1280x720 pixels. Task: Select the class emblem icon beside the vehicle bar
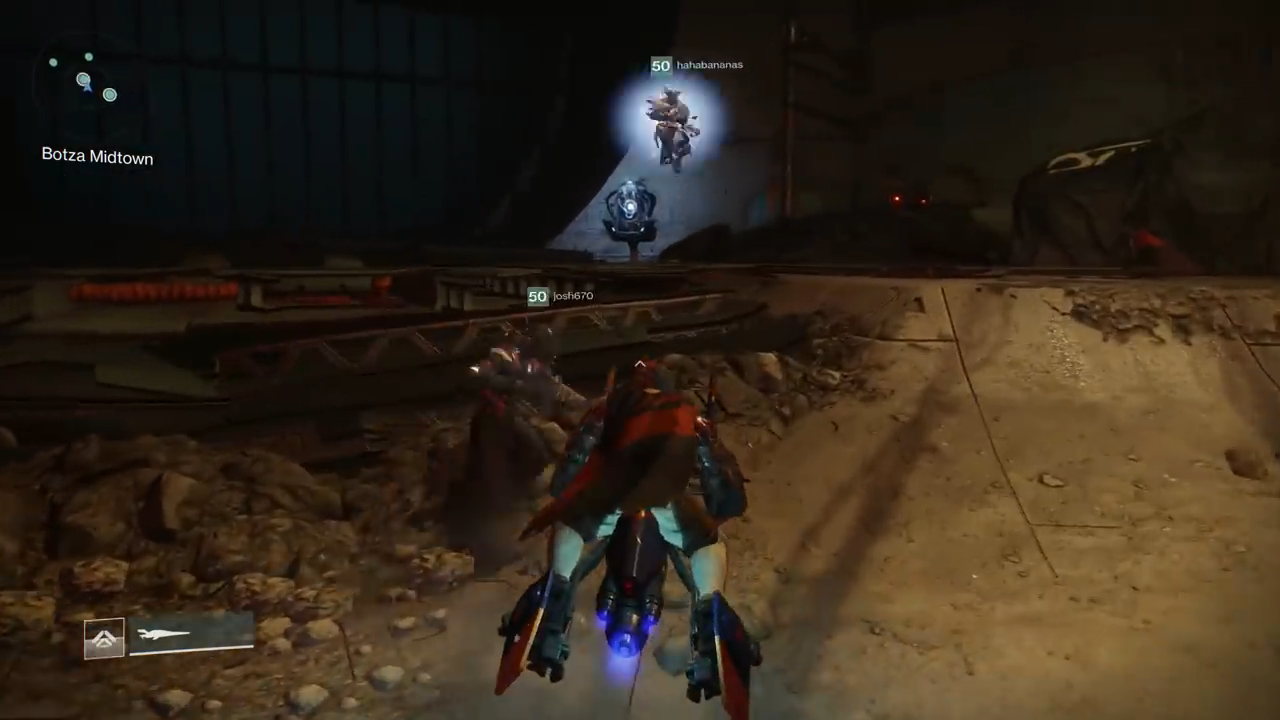[104, 638]
